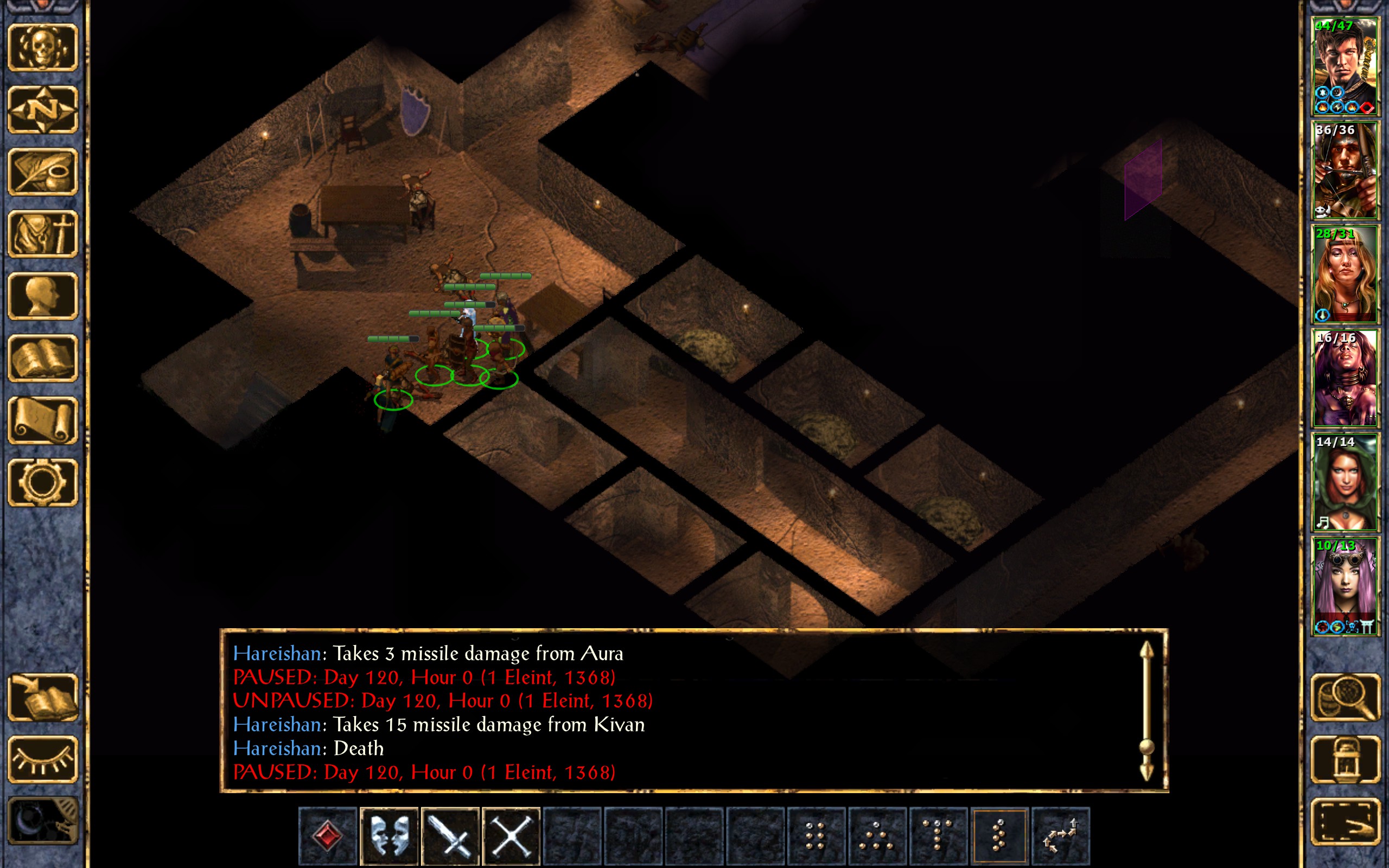Open the area map with the compass button
This screenshot has height=868, width=1389.
point(43,109)
